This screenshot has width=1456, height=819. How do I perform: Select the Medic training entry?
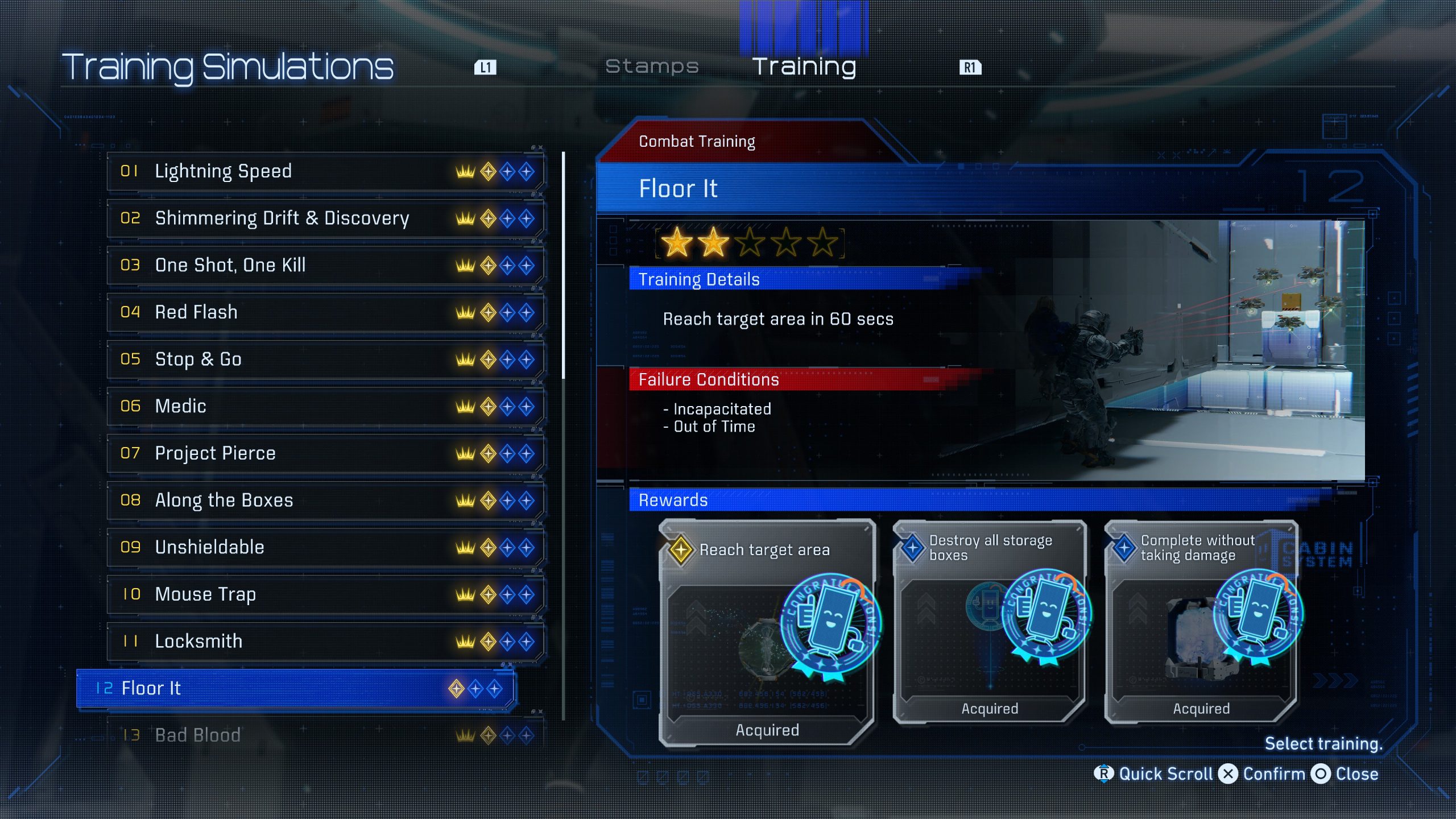click(x=324, y=406)
